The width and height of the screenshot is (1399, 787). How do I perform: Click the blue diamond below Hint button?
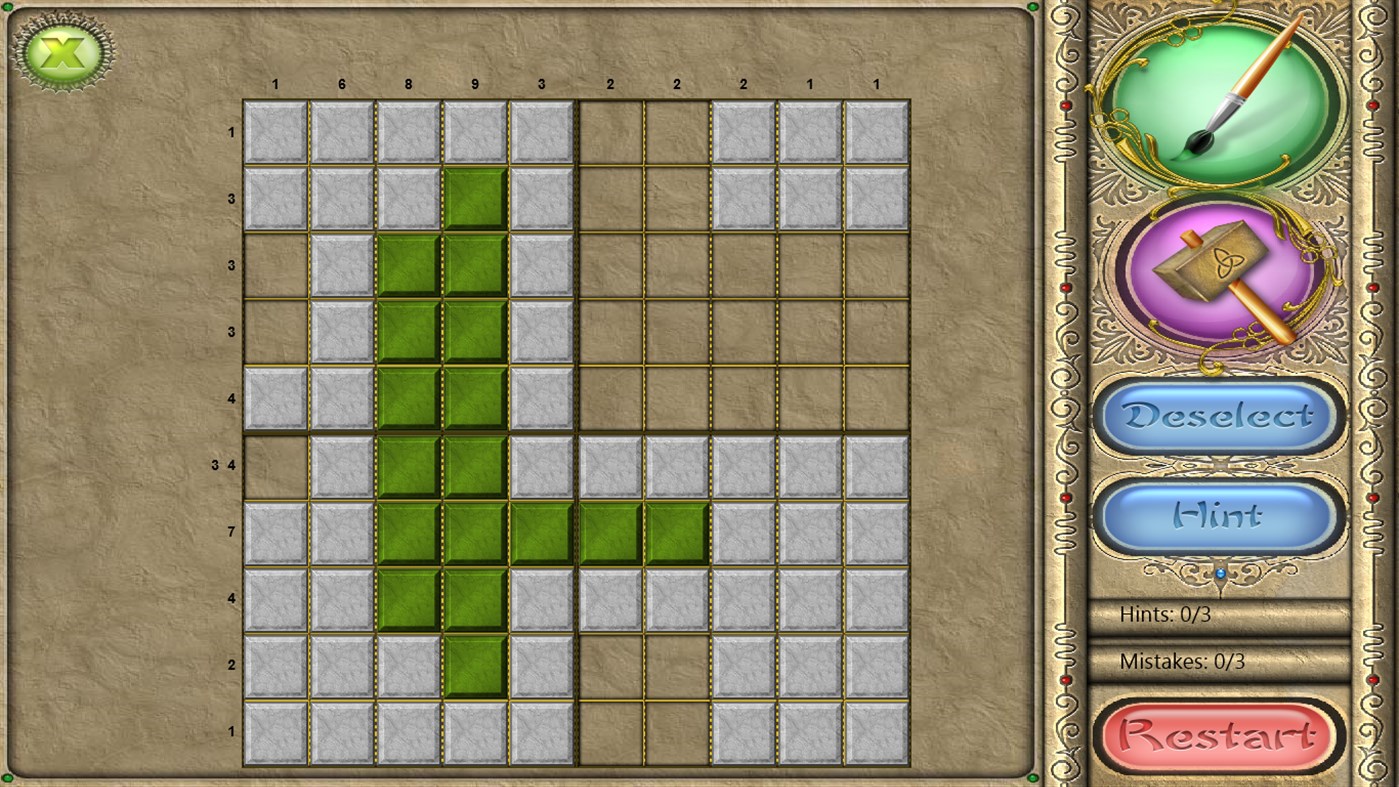point(1218,572)
